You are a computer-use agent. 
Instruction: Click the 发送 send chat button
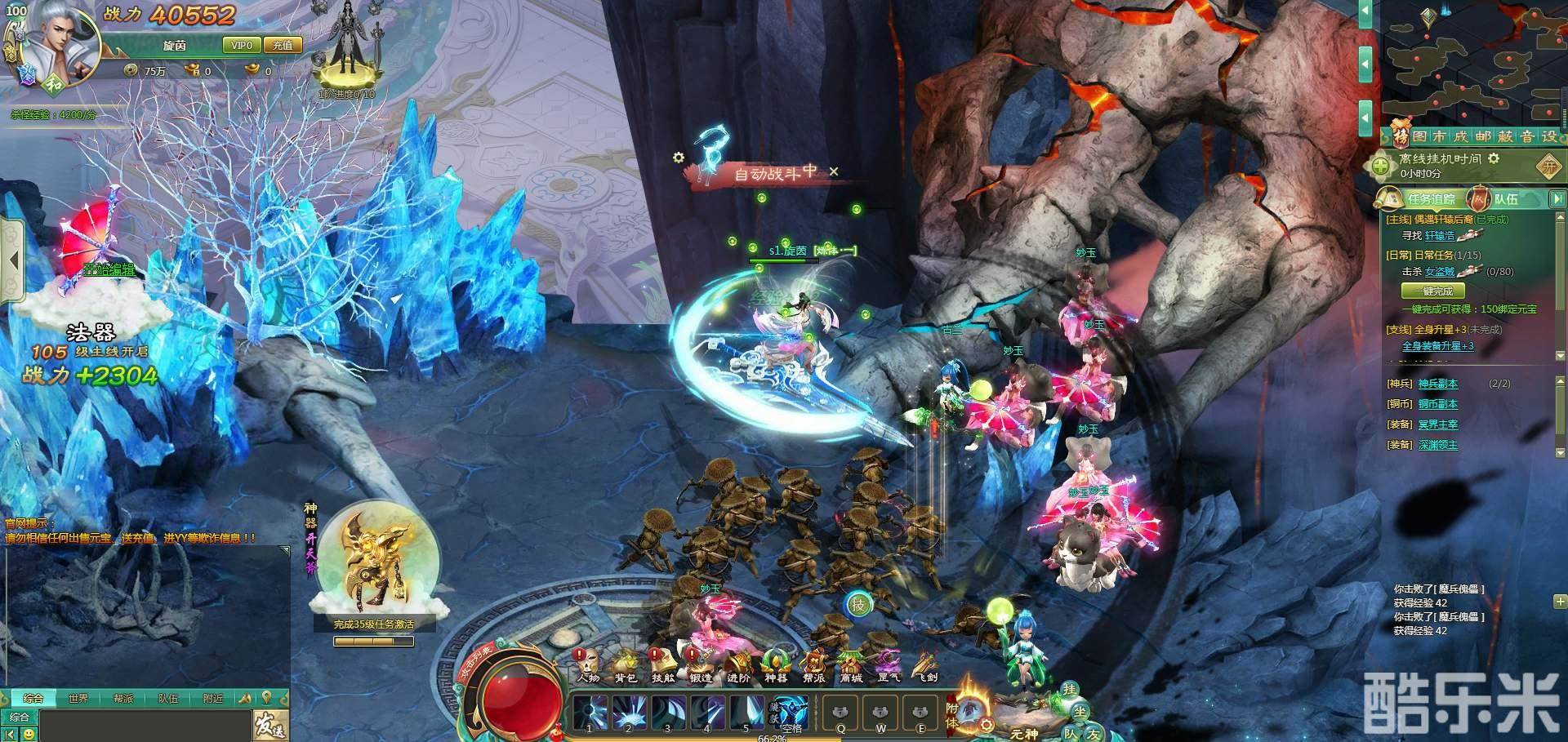pos(269,724)
